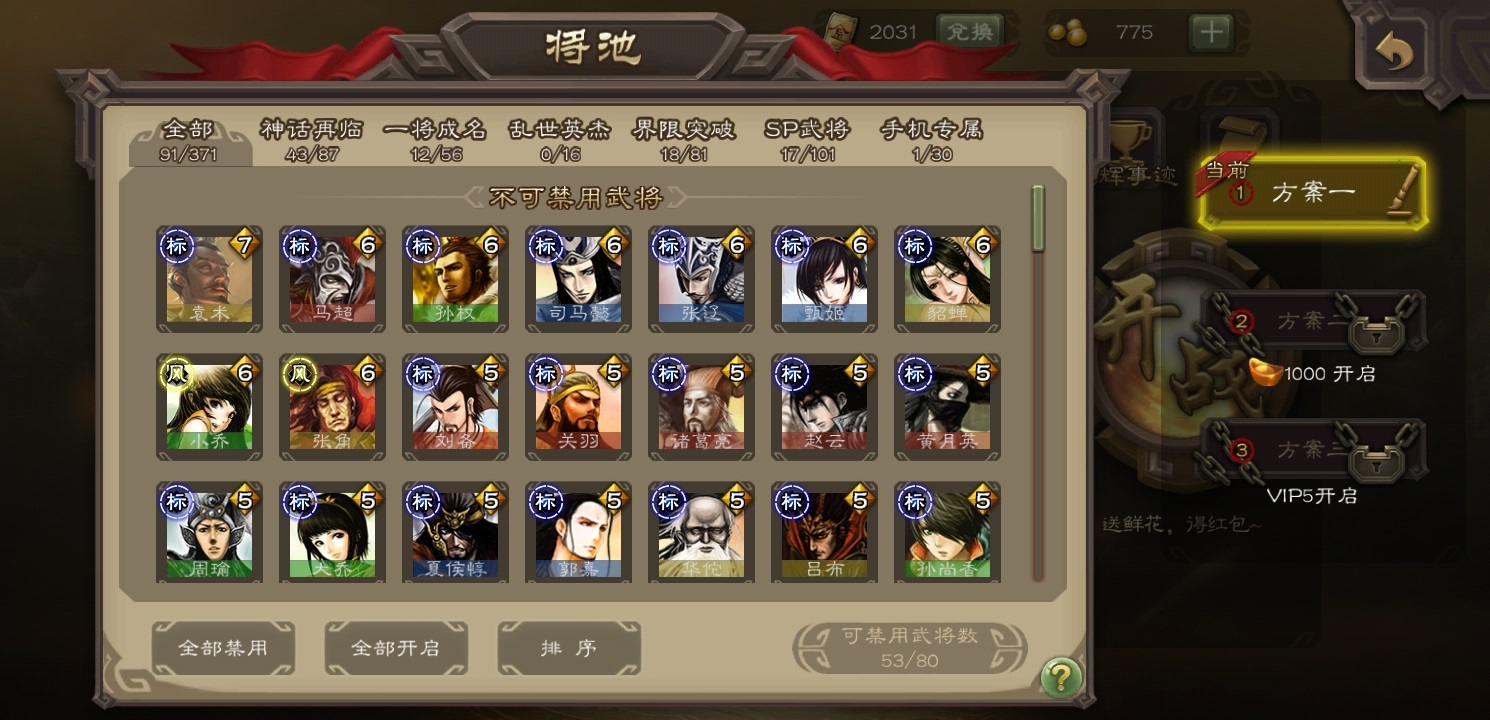Screen dimensions: 1490x720
Task: Pick the 貂蝉 general card
Action: point(947,279)
